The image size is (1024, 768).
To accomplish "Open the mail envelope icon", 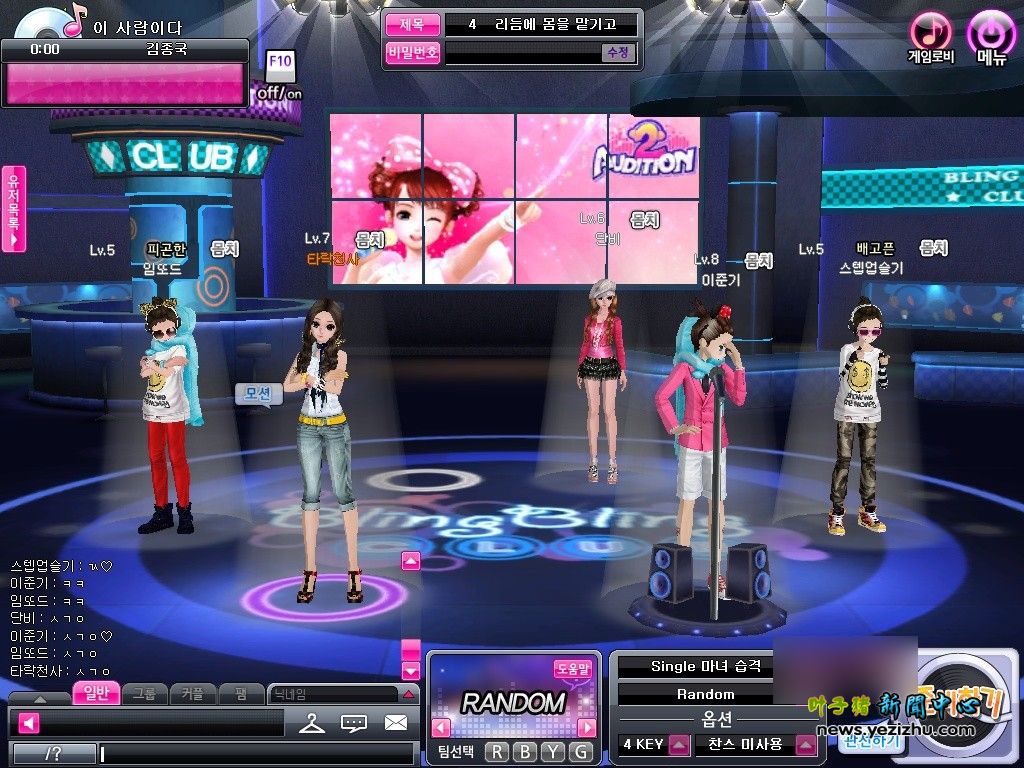I will 396,722.
